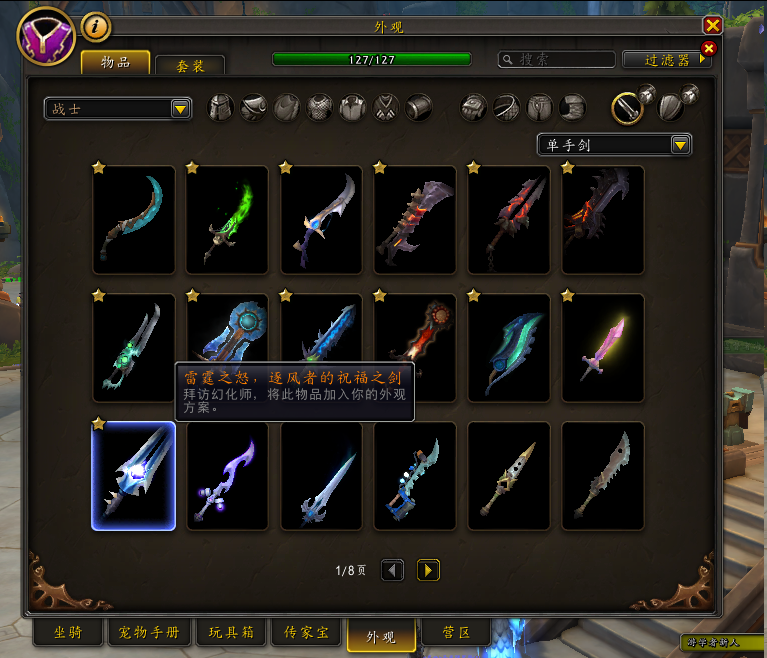Viewport: 767px width, 658px height.
Task: Open the 传家宝 heirlooms tab
Action: coord(306,633)
